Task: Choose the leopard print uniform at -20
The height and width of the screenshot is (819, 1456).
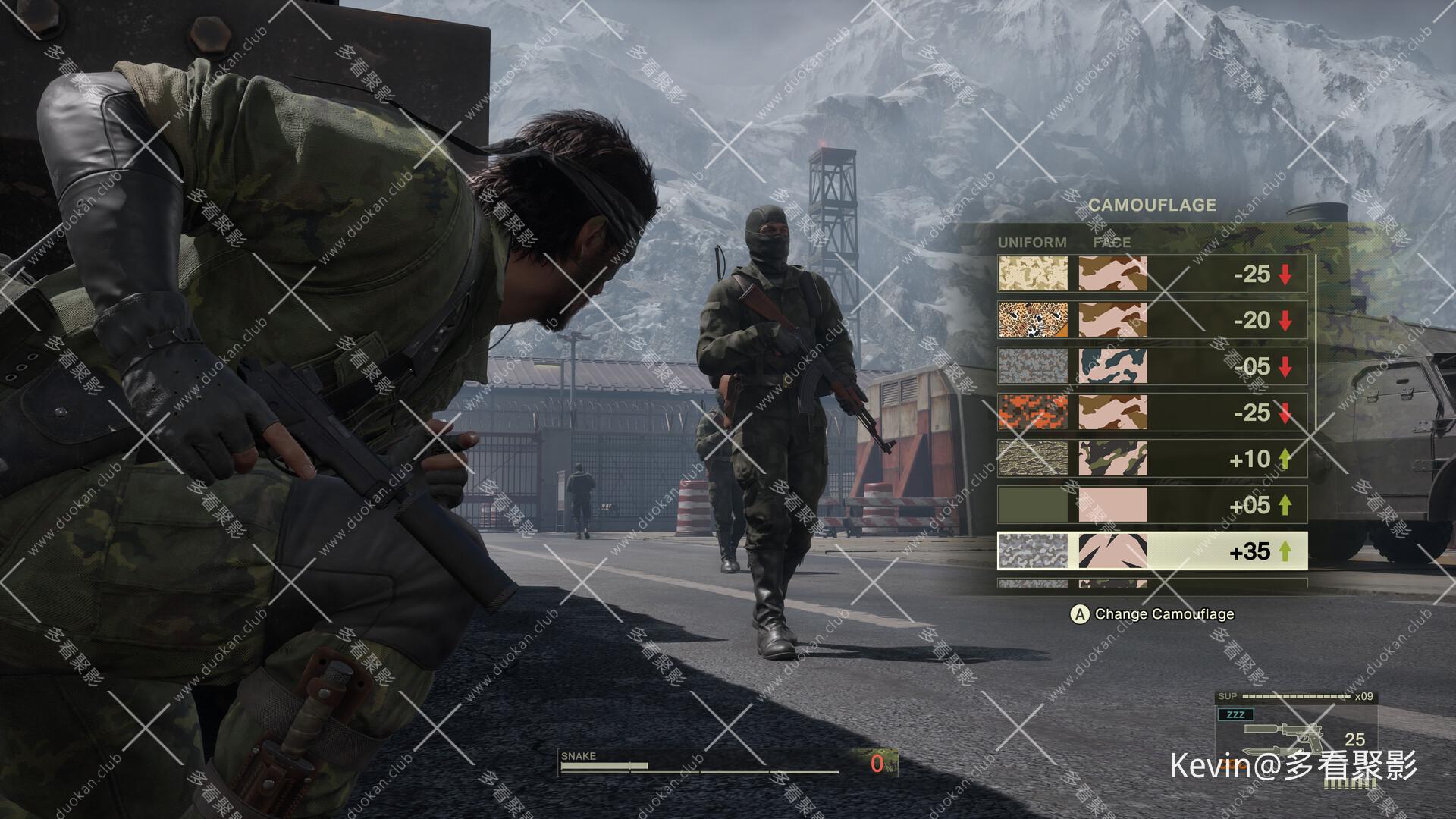Action: pyautogui.click(x=1152, y=321)
